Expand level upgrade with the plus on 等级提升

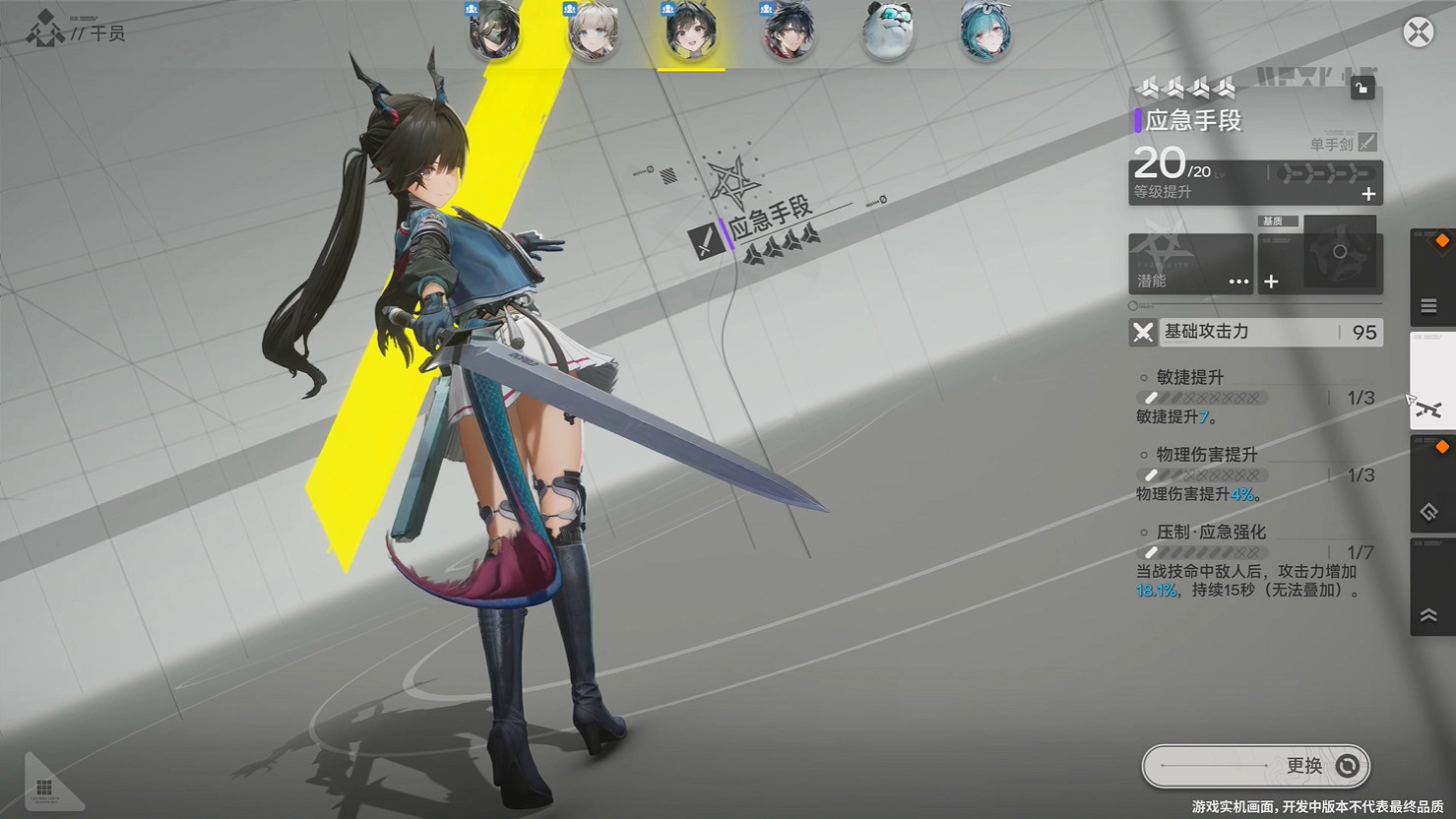point(1366,195)
